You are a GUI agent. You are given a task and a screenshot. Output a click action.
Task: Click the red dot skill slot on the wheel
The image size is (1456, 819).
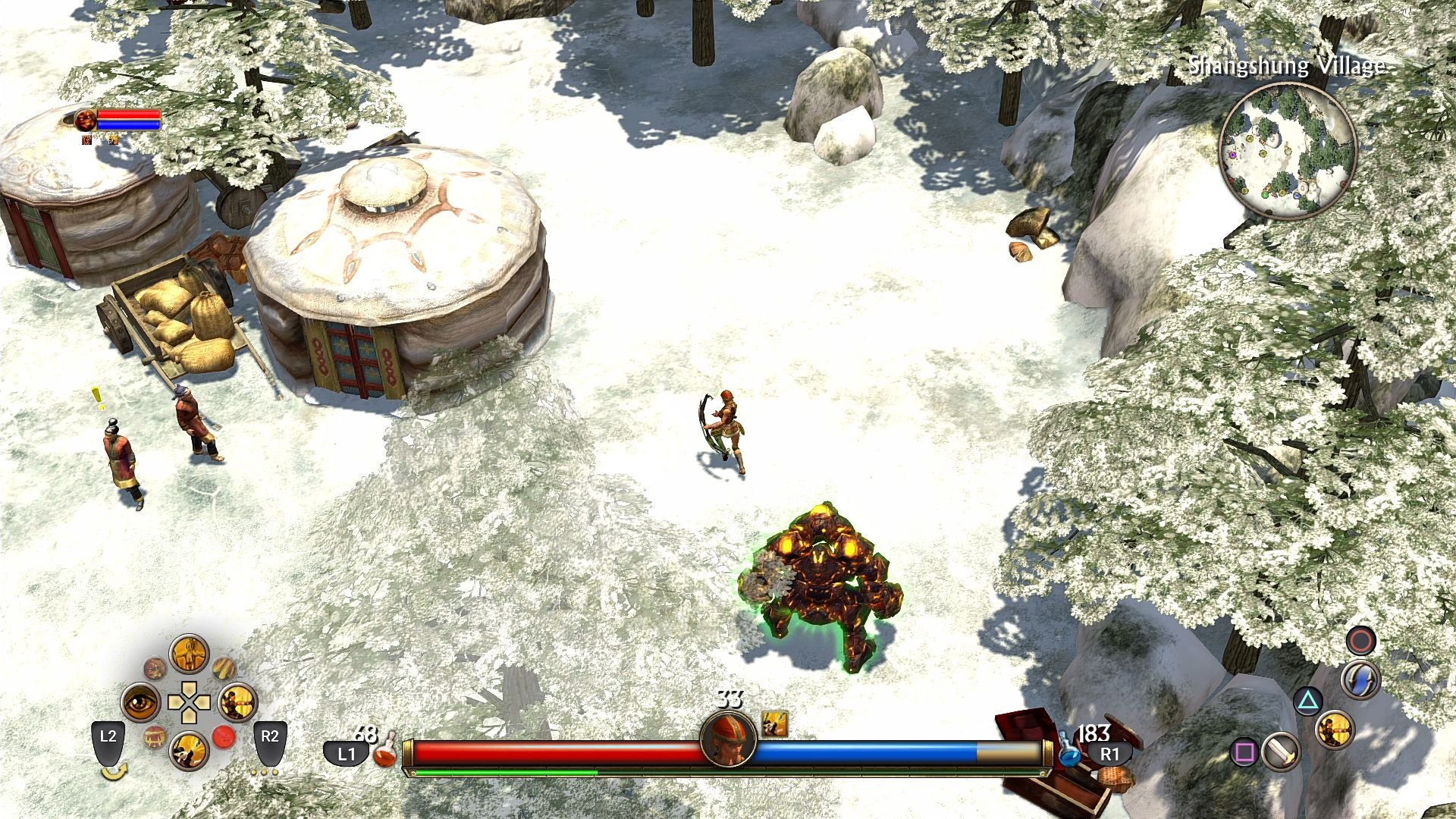tap(225, 736)
